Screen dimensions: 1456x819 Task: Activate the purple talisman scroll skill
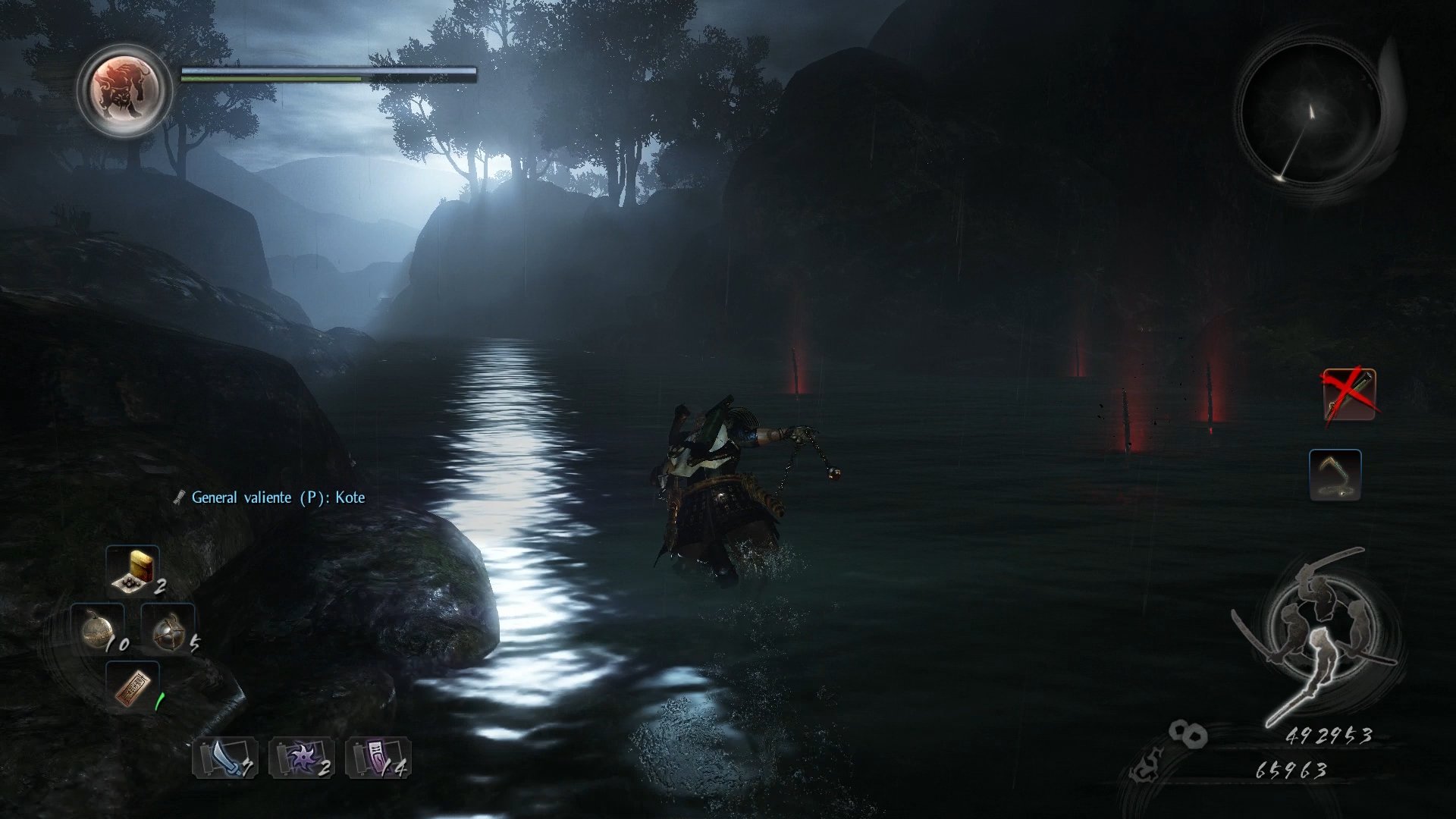378,757
